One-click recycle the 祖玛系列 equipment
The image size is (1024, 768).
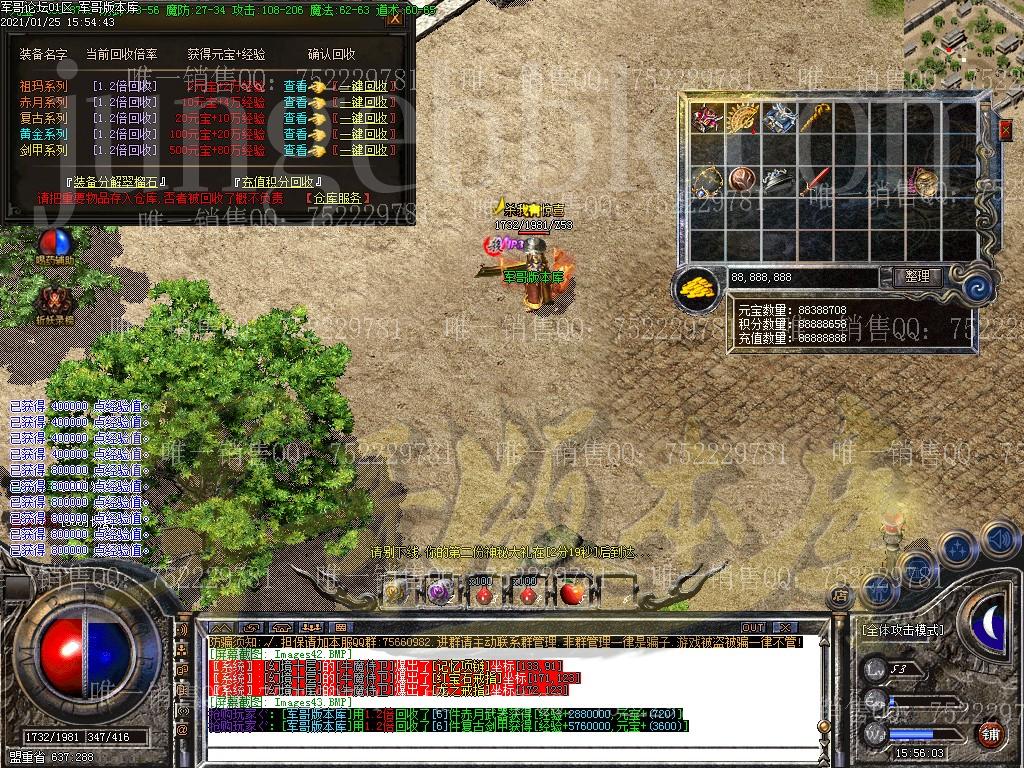pos(362,87)
